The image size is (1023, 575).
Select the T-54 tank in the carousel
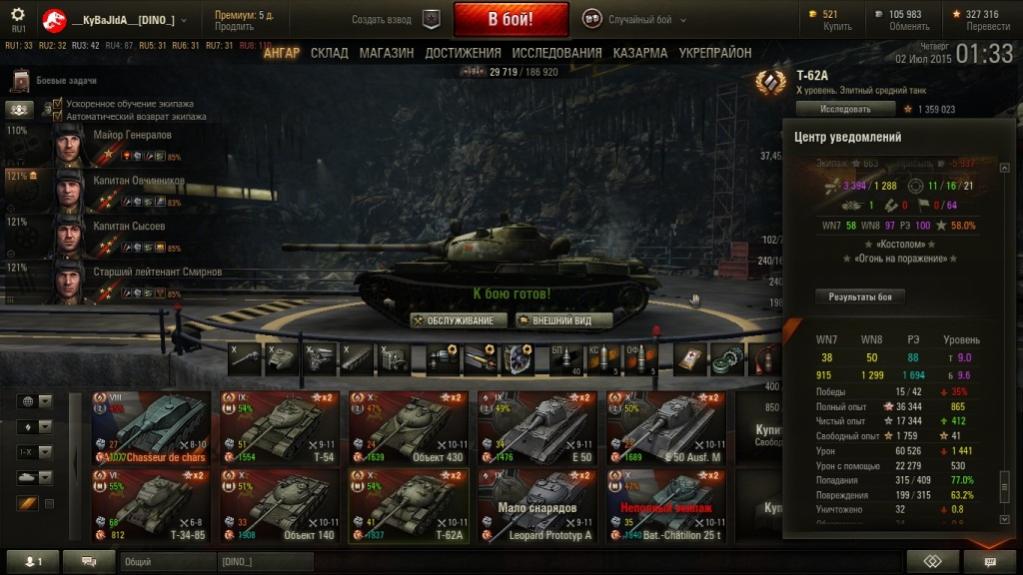[280, 428]
